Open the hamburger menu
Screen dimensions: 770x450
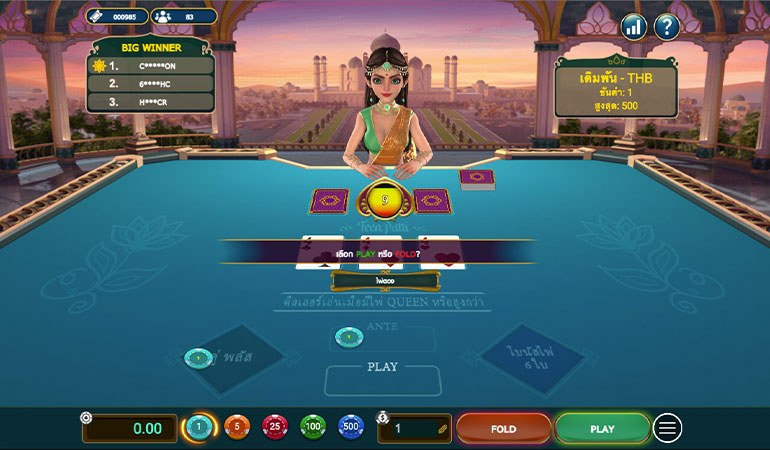(667, 428)
